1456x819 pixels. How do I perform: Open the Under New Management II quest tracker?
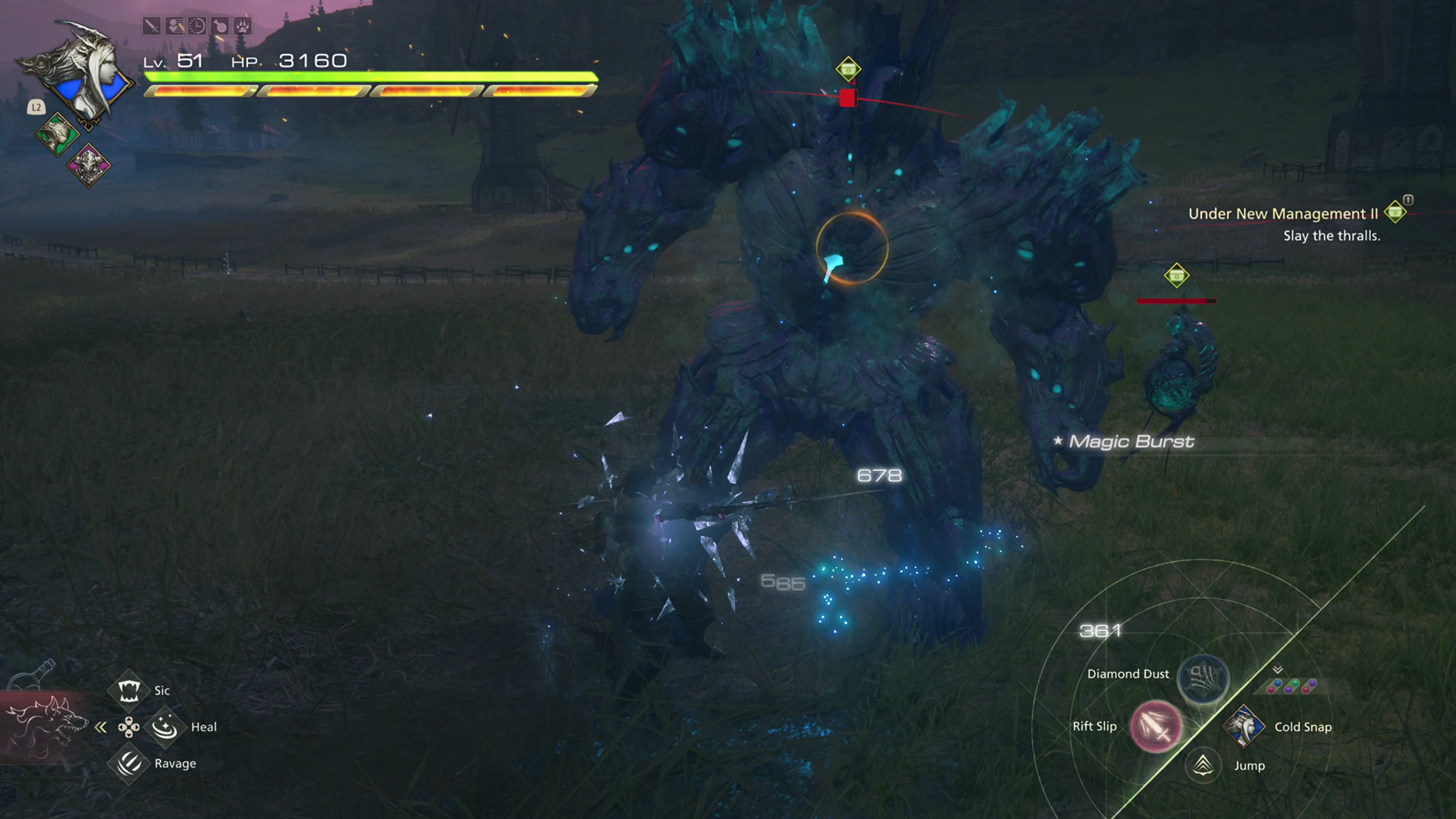pyautogui.click(x=1283, y=214)
